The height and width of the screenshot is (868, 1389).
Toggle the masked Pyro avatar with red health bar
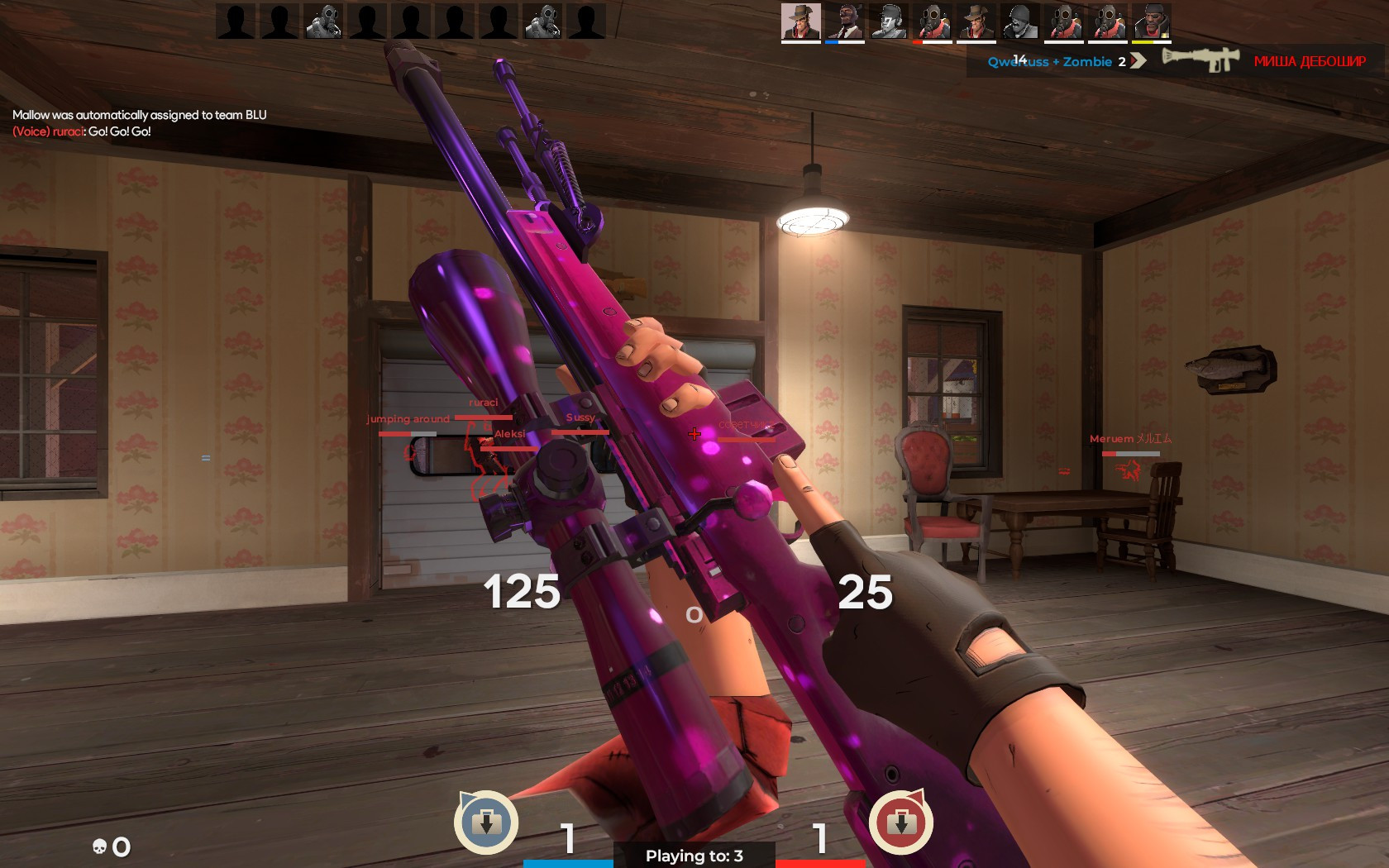932,21
